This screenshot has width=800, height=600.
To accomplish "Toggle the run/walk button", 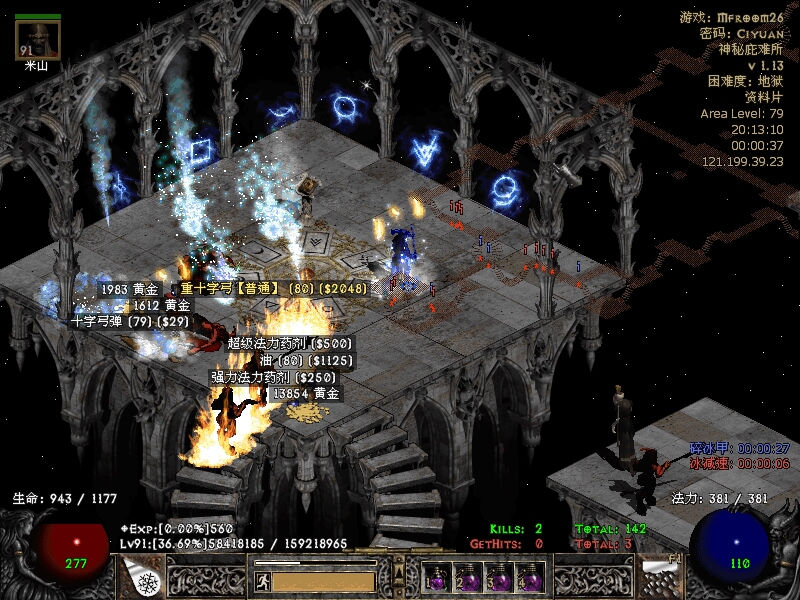I will point(260,580).
